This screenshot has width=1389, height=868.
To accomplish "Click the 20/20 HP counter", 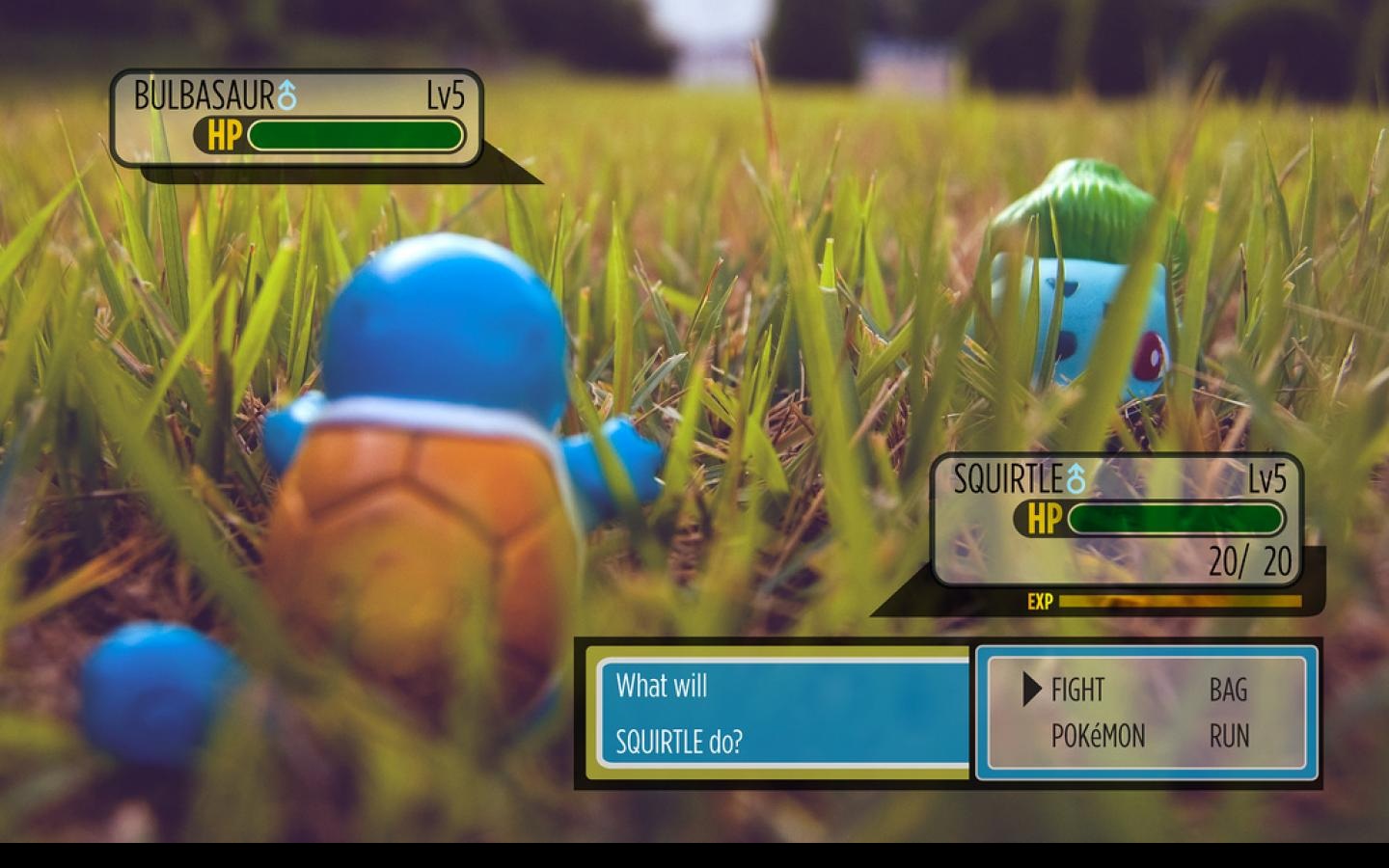I will click(1249, 559).
